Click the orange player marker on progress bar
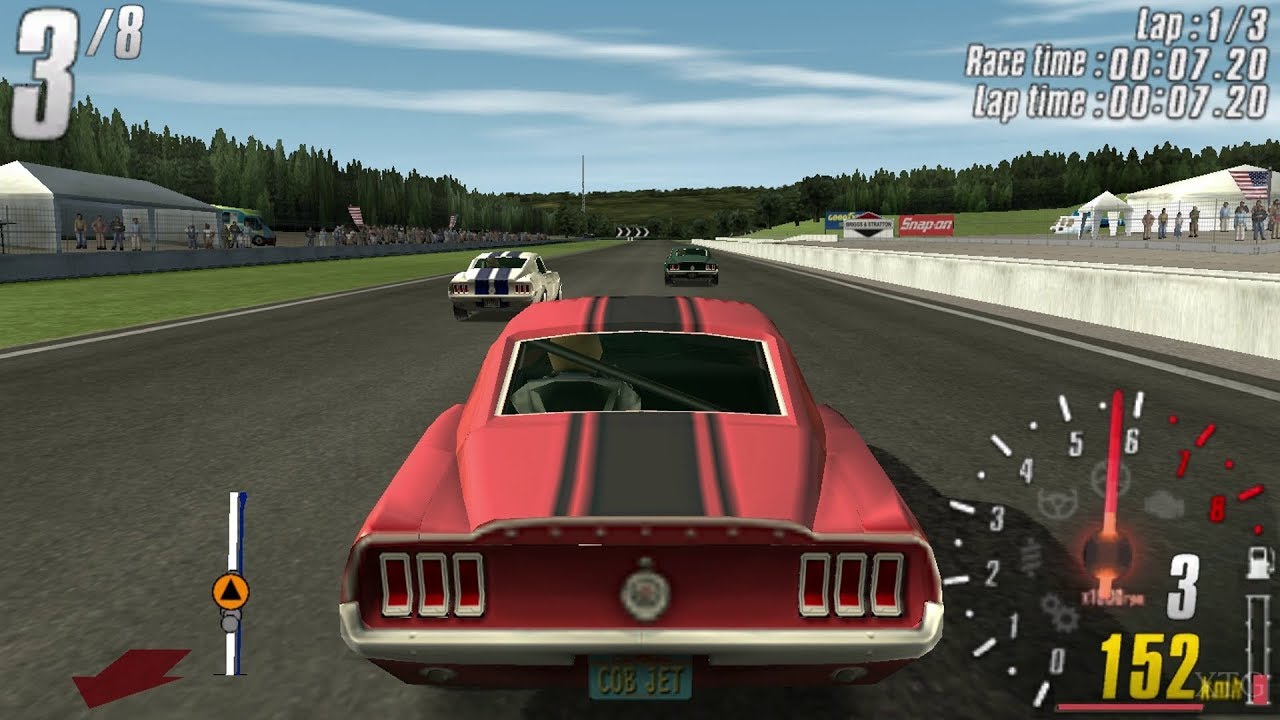Image resolution: width=1280 pixels, height=720 pixels. point(230,591)
